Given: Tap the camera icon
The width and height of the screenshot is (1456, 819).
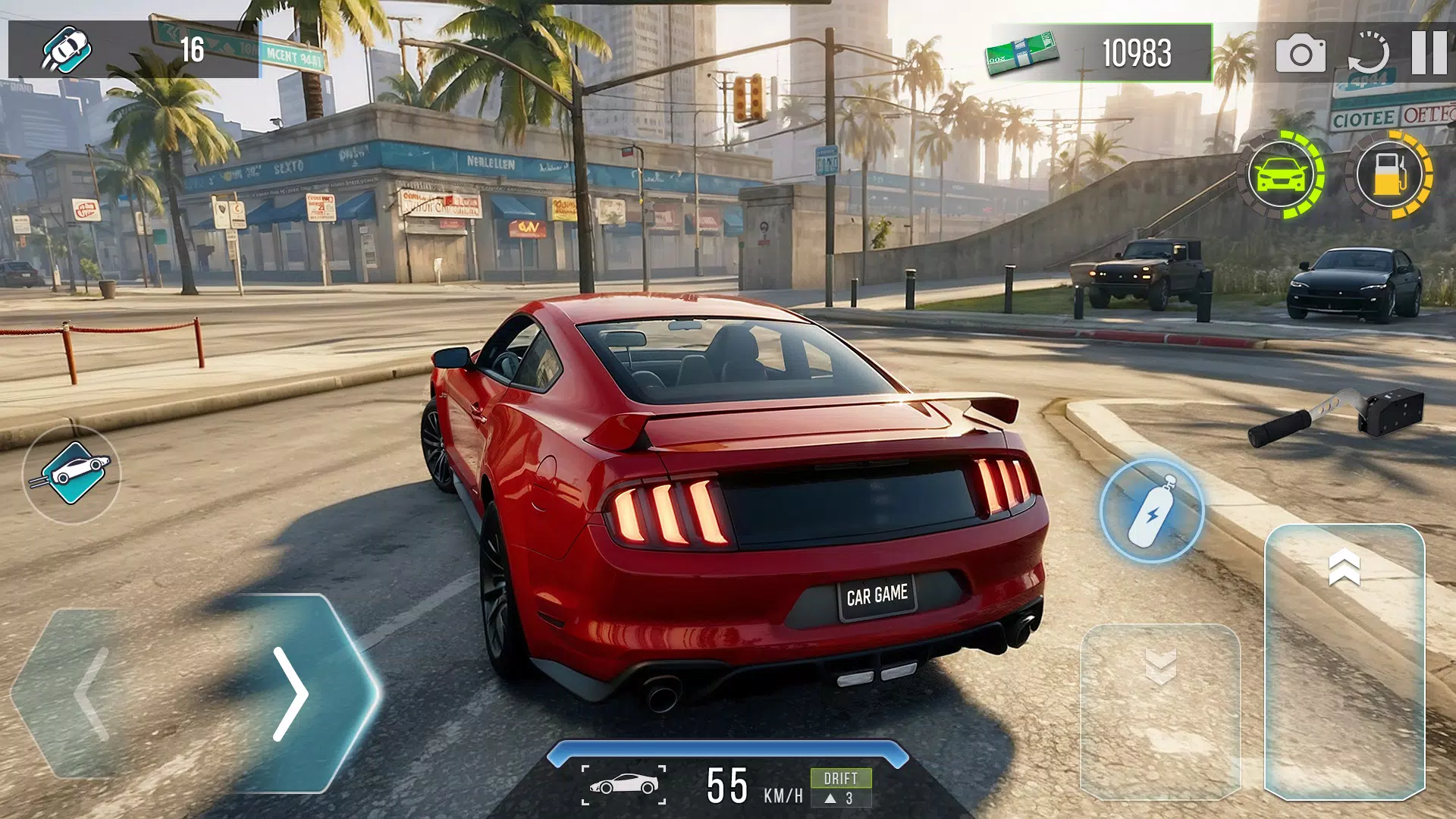Looking at the screenshot, I should (x=1301, y=53).
